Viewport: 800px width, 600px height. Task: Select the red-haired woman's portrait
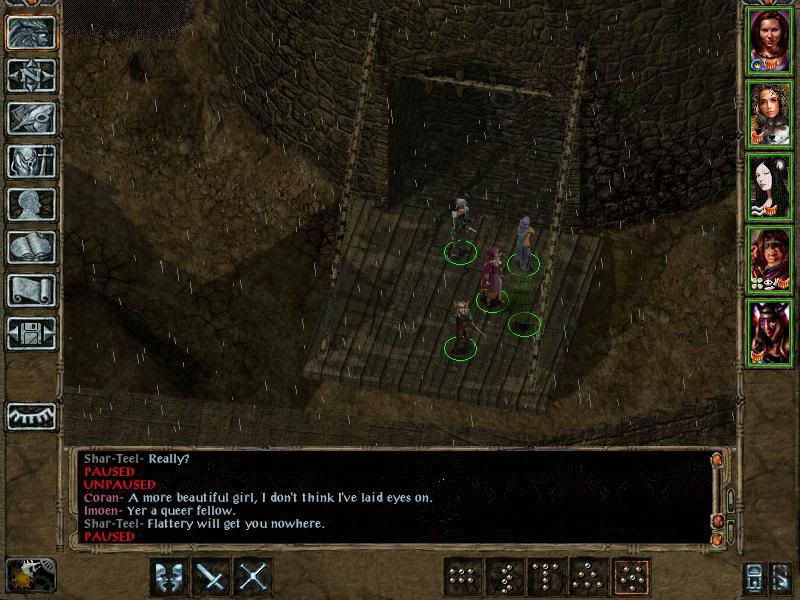click(x=769, y=40)
